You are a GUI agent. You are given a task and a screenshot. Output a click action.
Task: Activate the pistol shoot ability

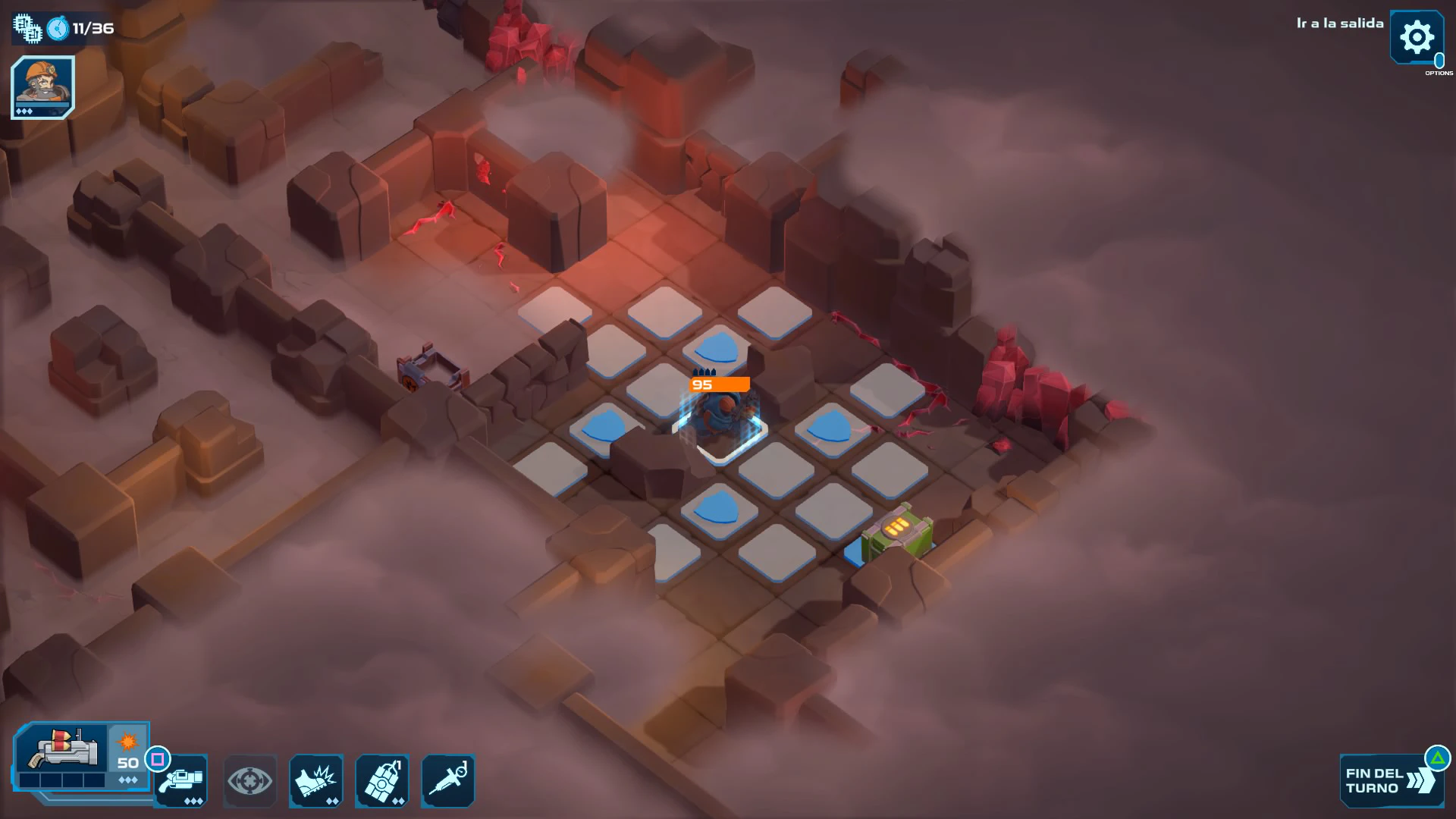[x=182, y=781]
